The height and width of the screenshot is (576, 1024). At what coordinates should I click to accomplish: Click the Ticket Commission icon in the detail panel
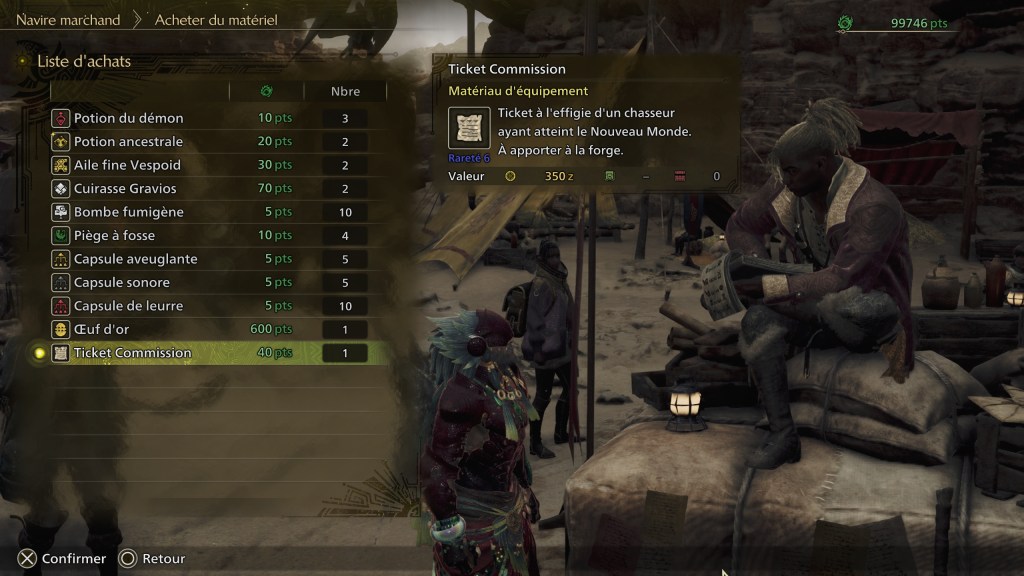click(469, 128)
